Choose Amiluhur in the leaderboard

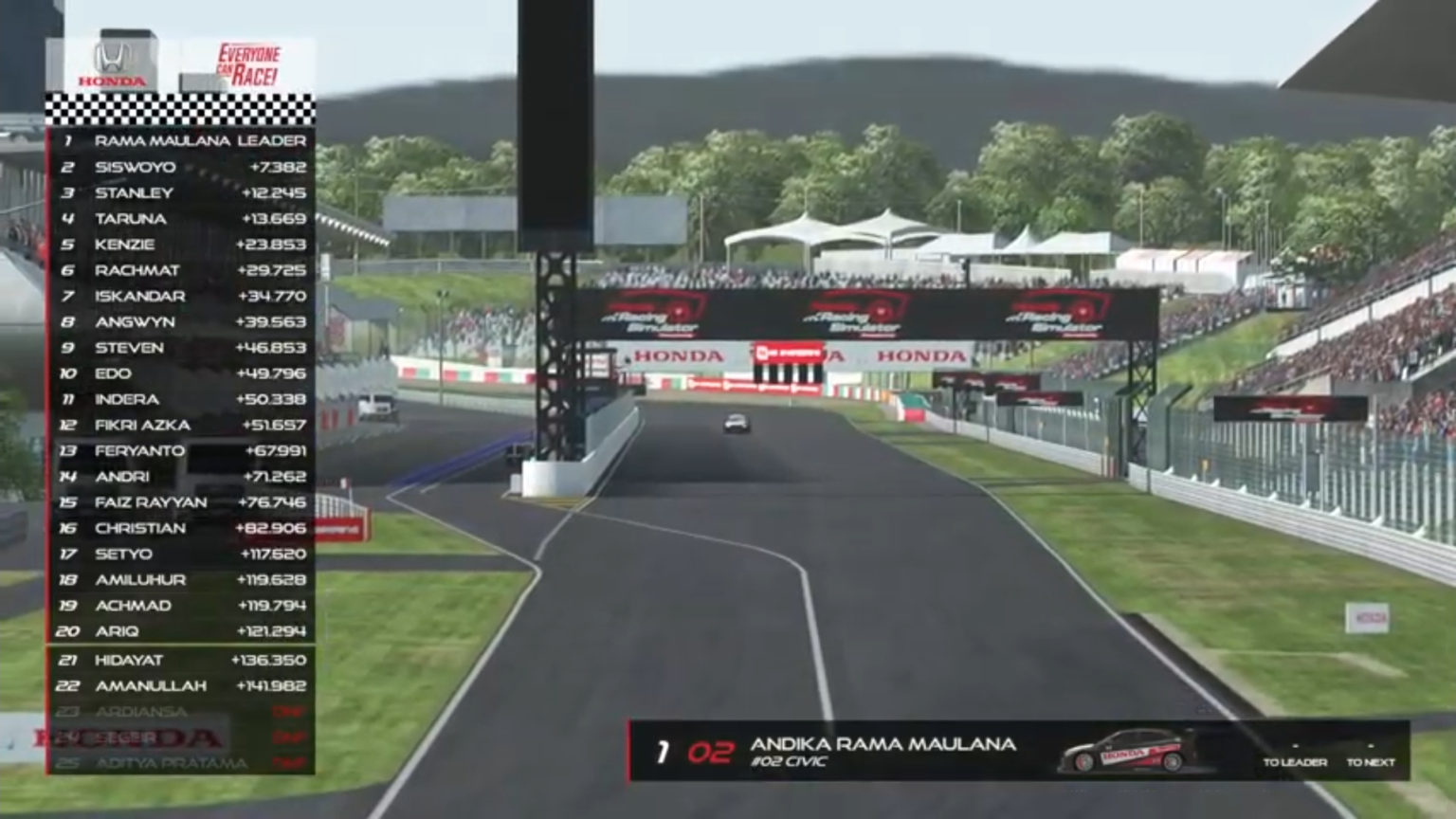click(x=181, y=580)
